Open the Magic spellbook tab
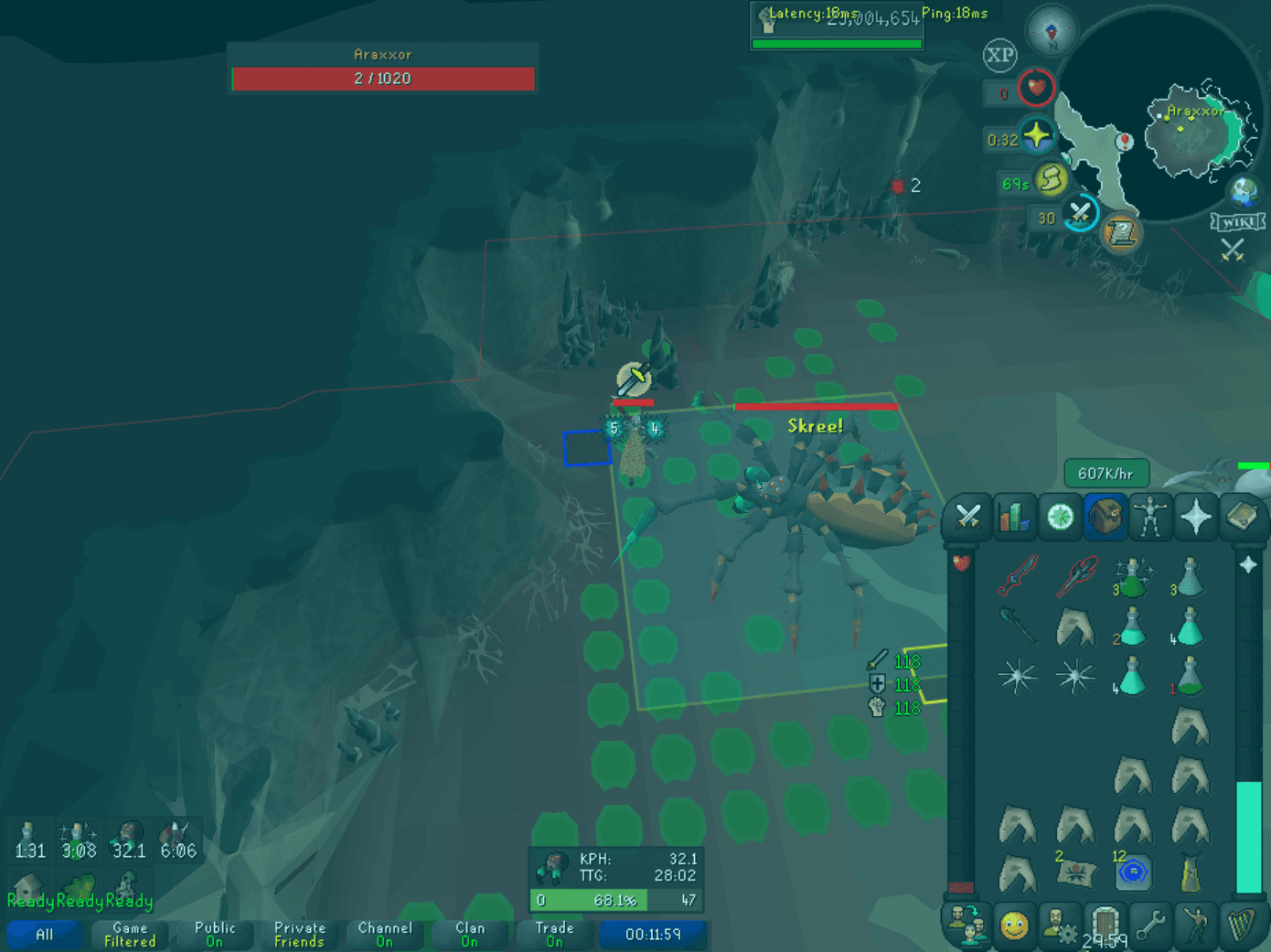 tap(1240, 518)
